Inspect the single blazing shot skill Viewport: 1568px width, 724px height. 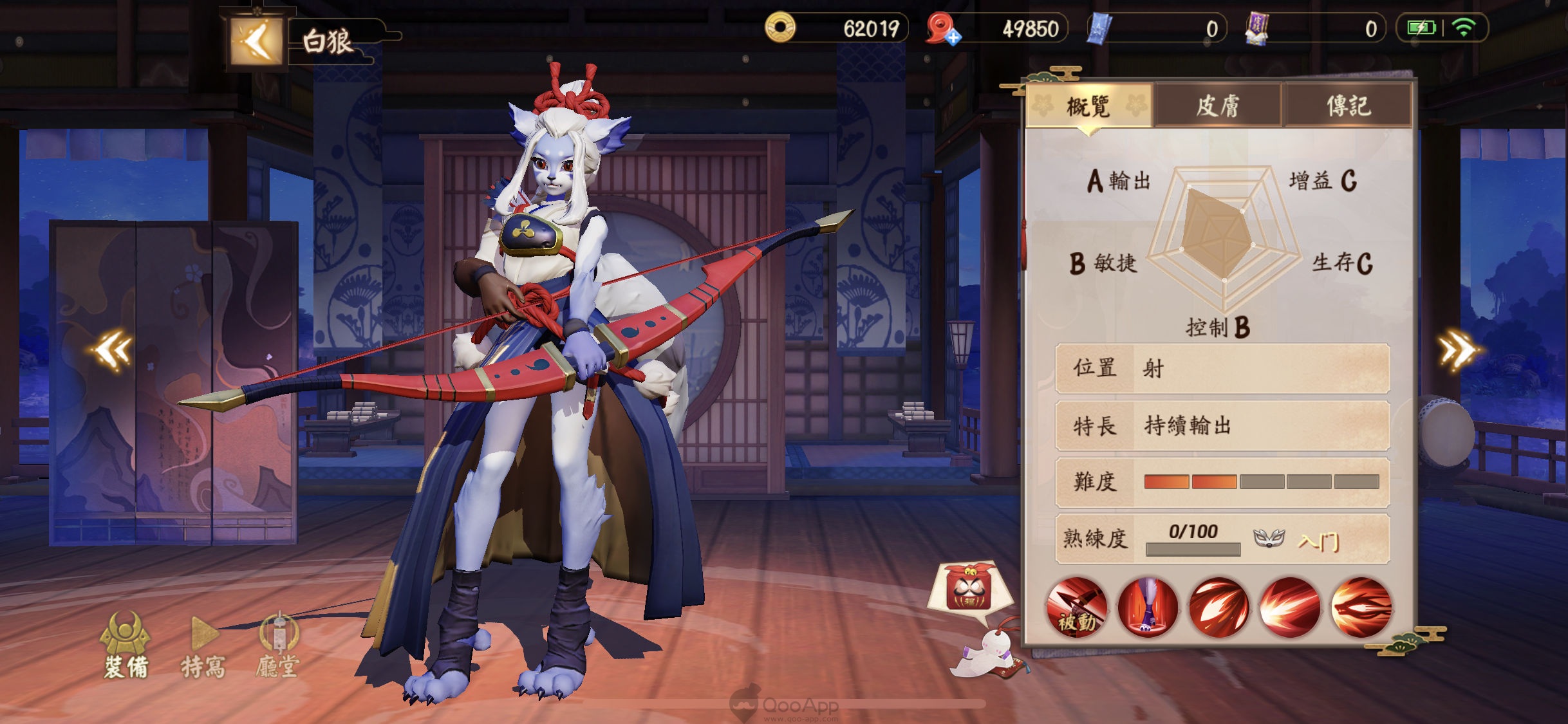pos(1289,608)
